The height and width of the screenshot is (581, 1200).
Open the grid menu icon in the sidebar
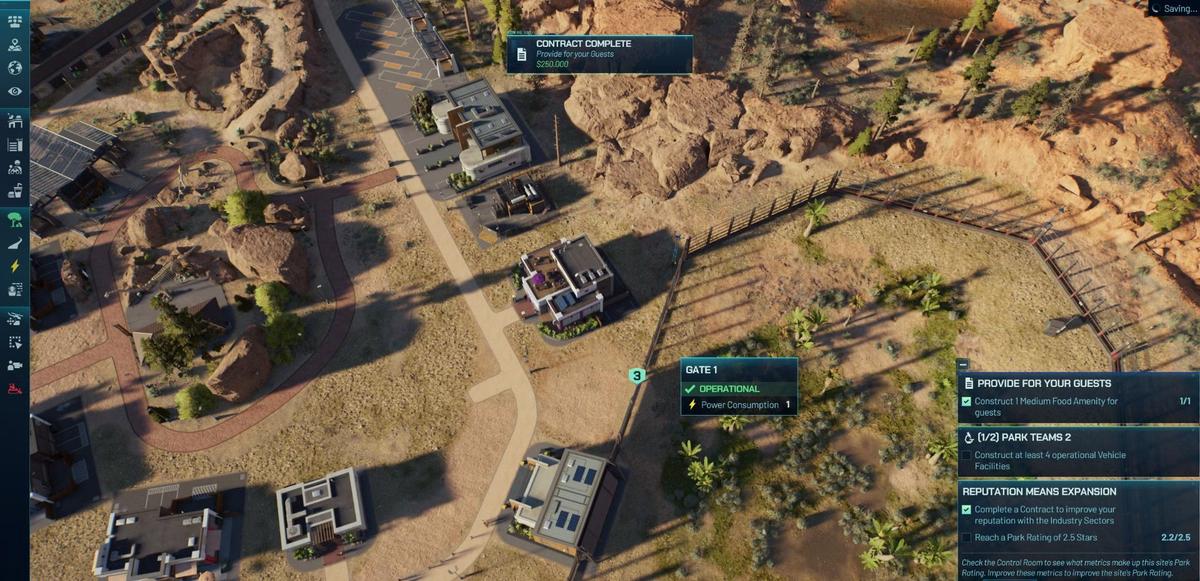pyautogui.click(x=15, y=21)
